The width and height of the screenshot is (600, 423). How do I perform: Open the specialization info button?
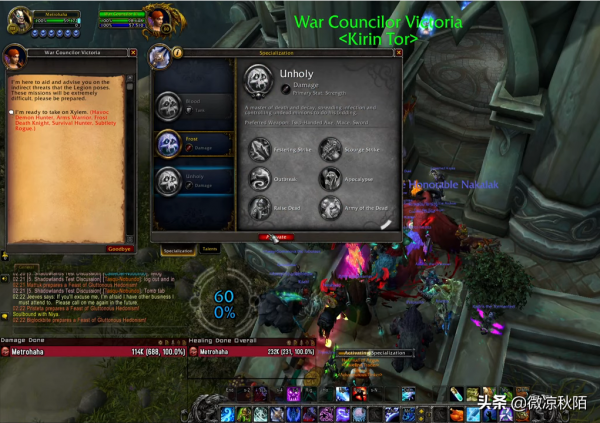pos(177,52)
